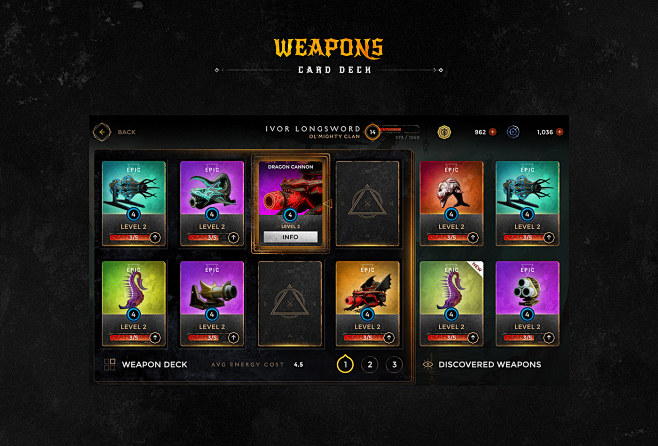Go back using the Back button
This screenshot has width=658, height=446.
click(102, 131)
